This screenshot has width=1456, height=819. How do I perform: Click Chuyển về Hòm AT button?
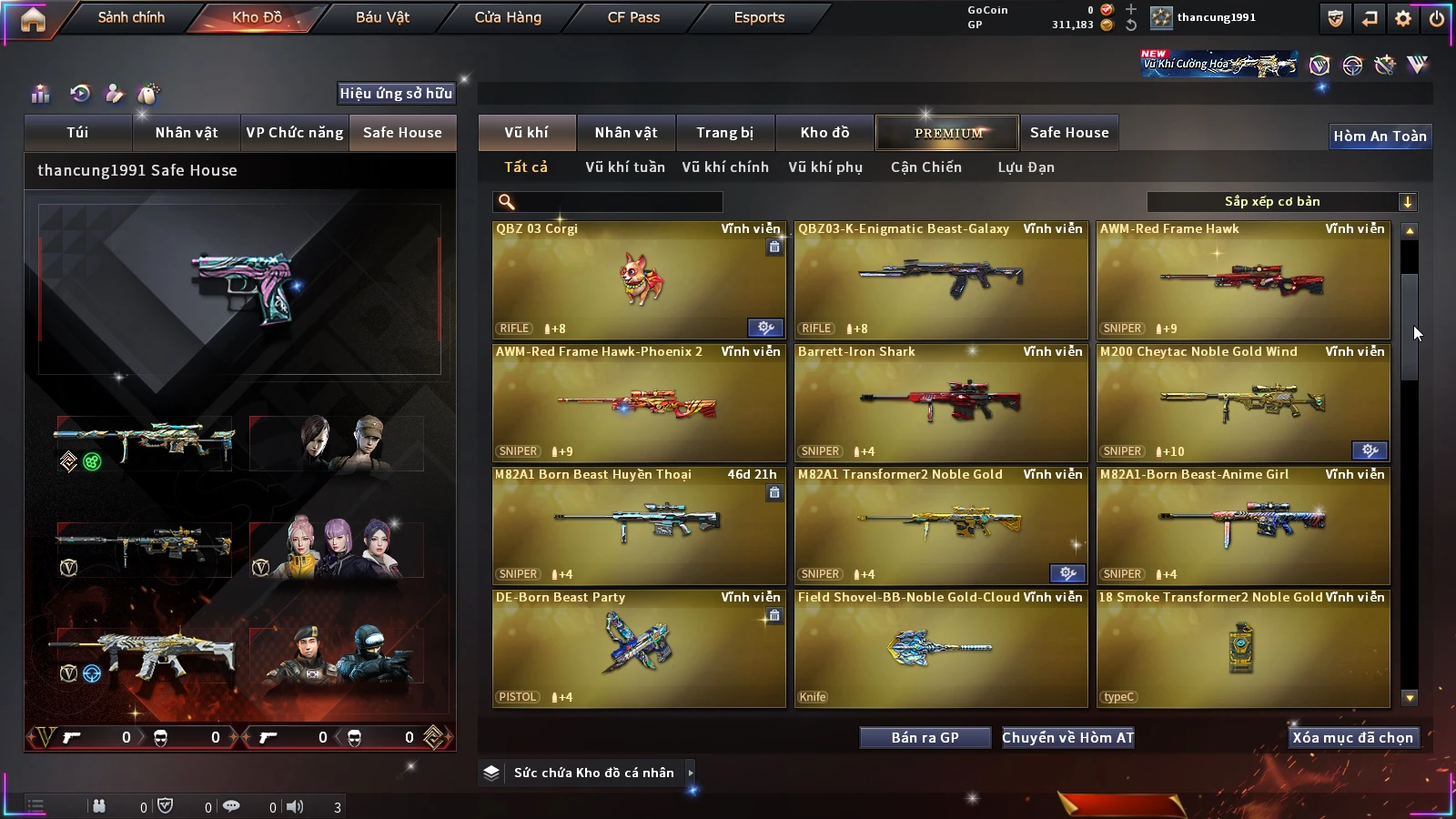click(x=1067, y=738)
